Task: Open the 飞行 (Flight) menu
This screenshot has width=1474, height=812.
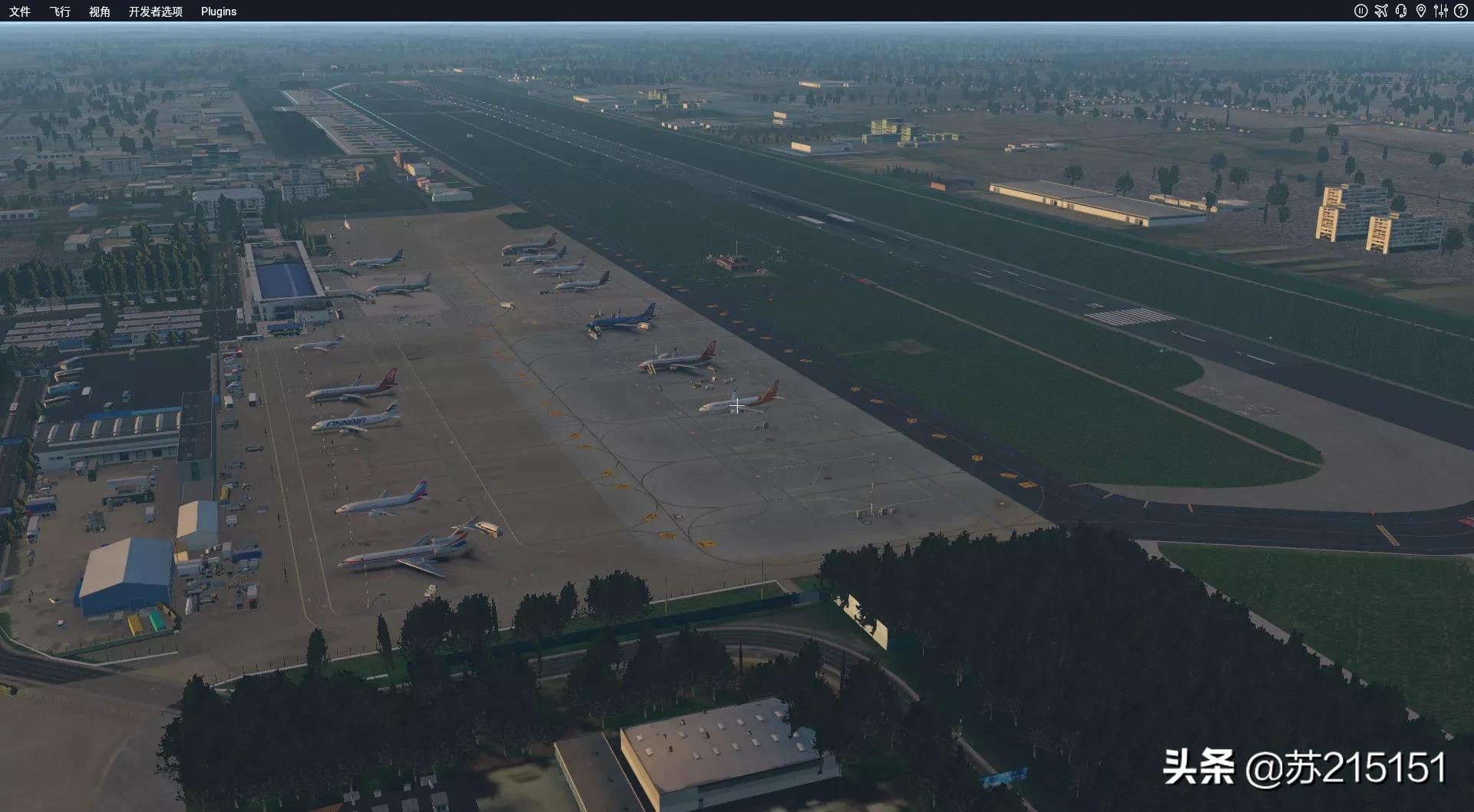Action: point(60,12)
